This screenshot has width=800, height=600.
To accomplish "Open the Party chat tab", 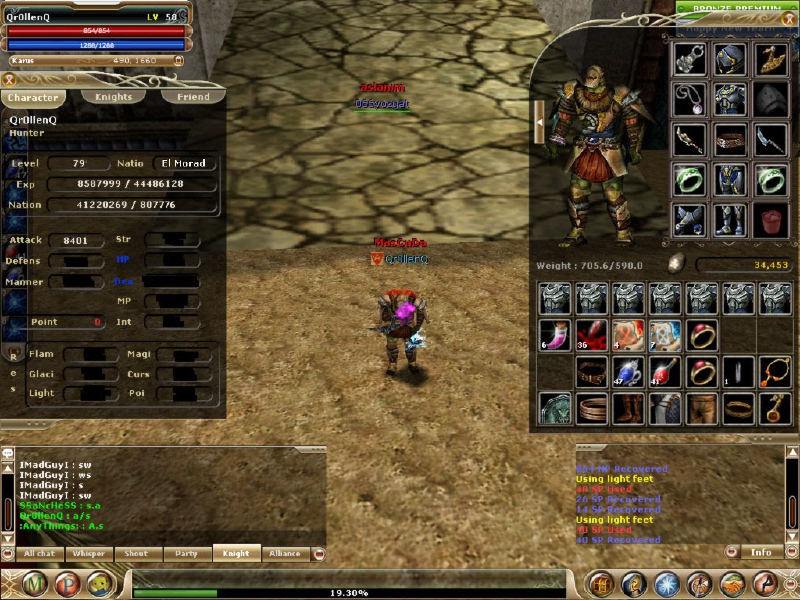I will tap(187, 553).
